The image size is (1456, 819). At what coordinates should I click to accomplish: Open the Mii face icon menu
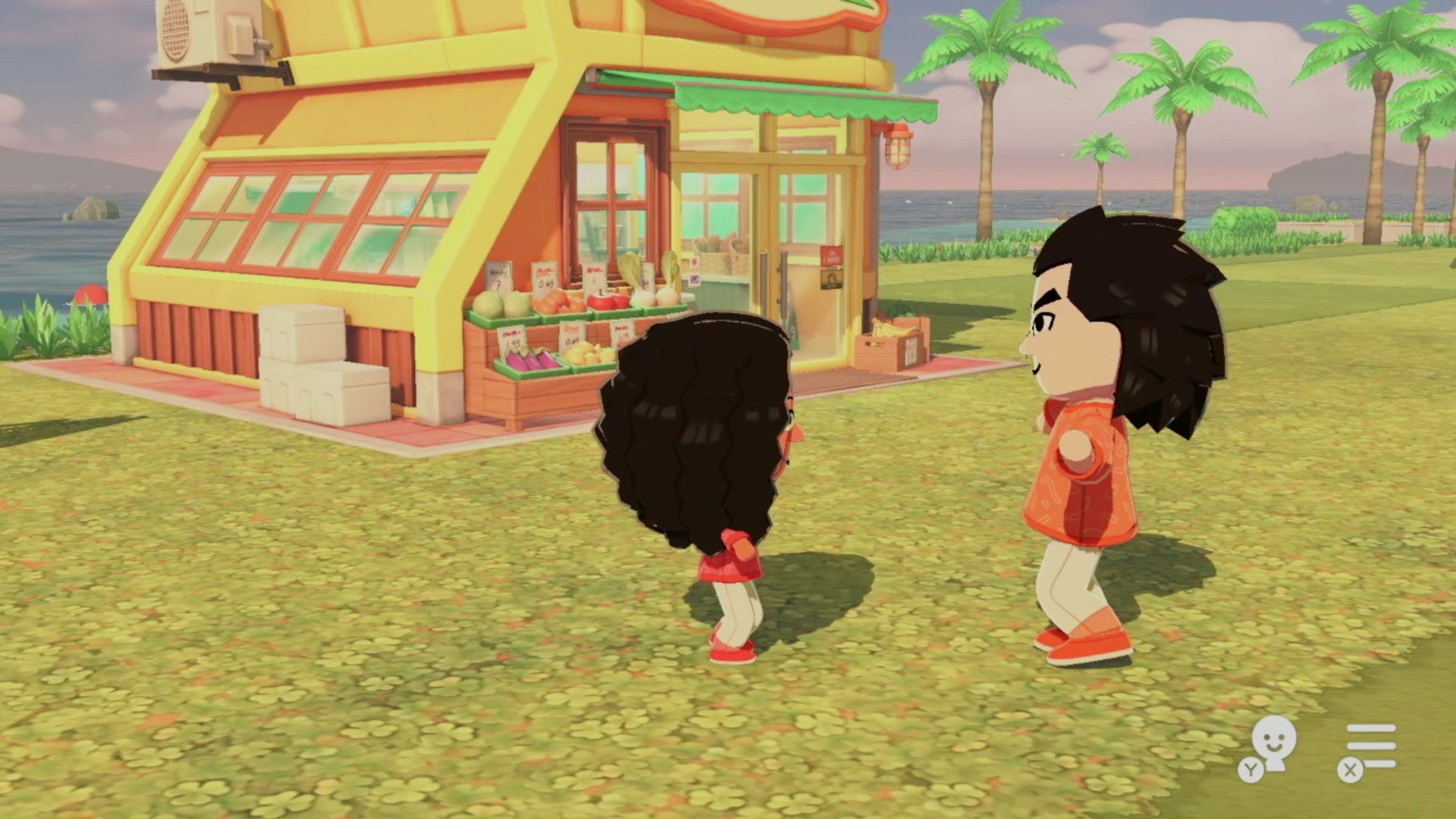(x=1272, y=744)
